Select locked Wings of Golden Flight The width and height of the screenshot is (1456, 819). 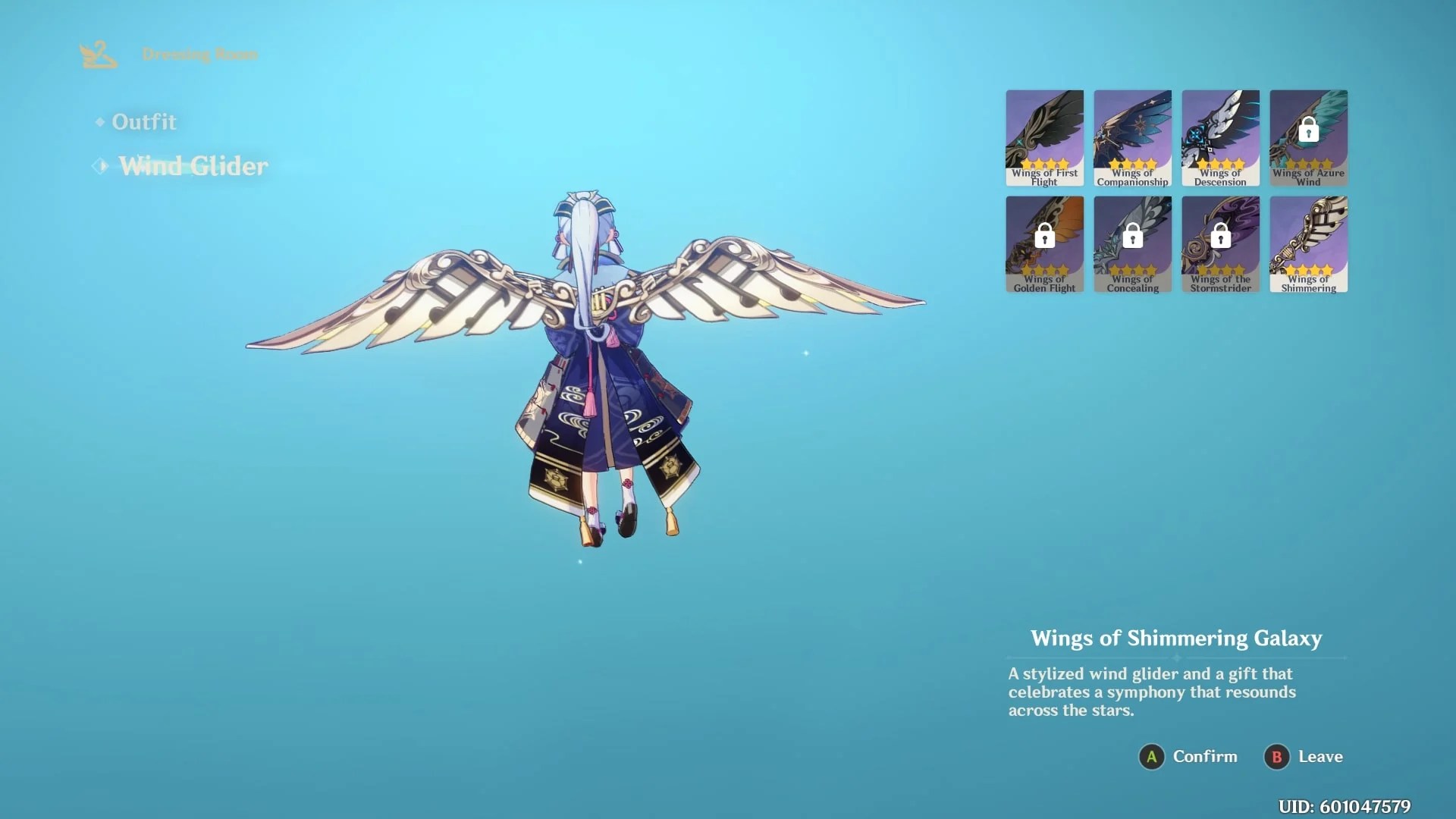(1044, 243)
